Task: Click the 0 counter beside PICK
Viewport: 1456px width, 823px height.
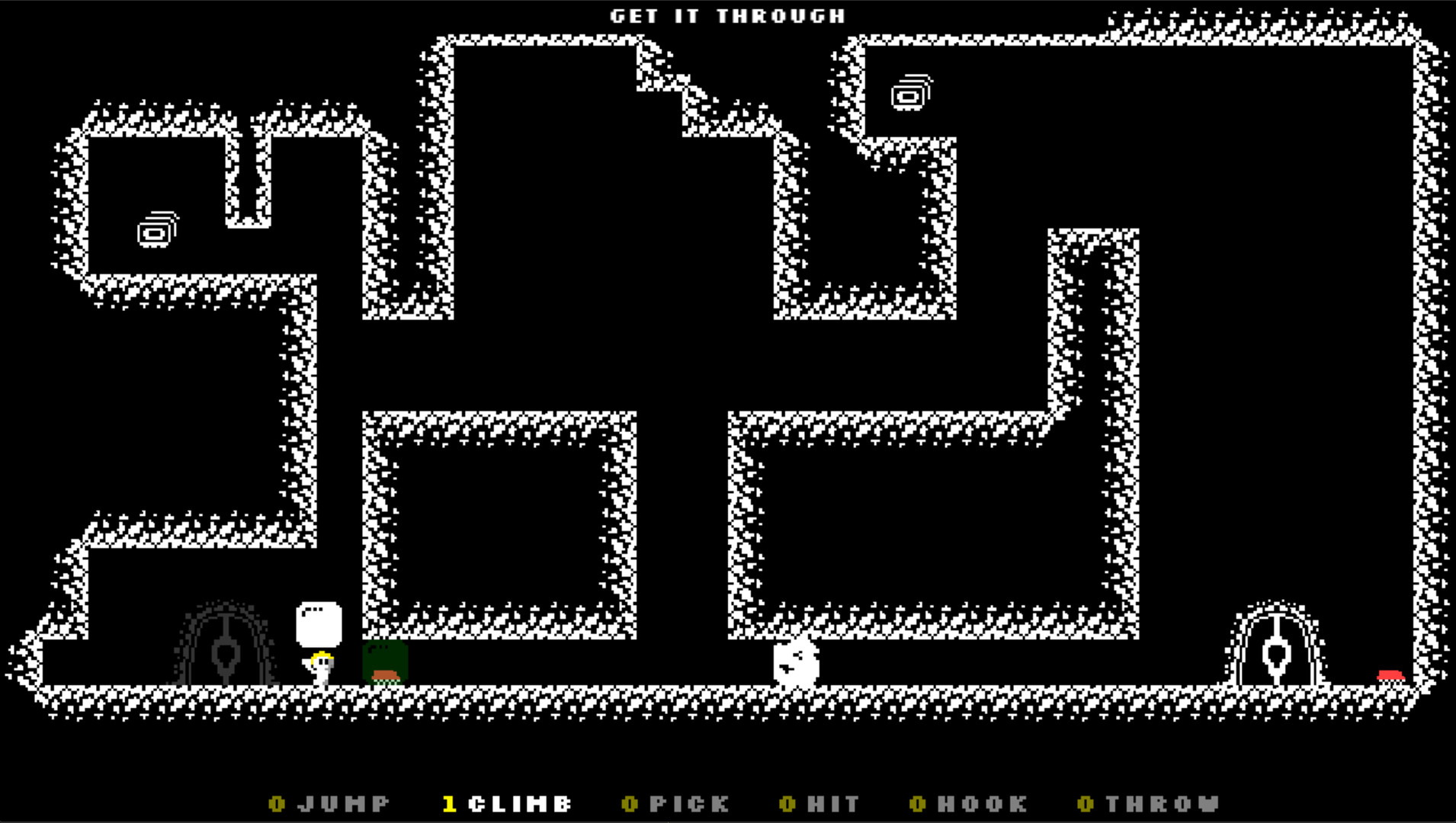Action: point(632,802)
